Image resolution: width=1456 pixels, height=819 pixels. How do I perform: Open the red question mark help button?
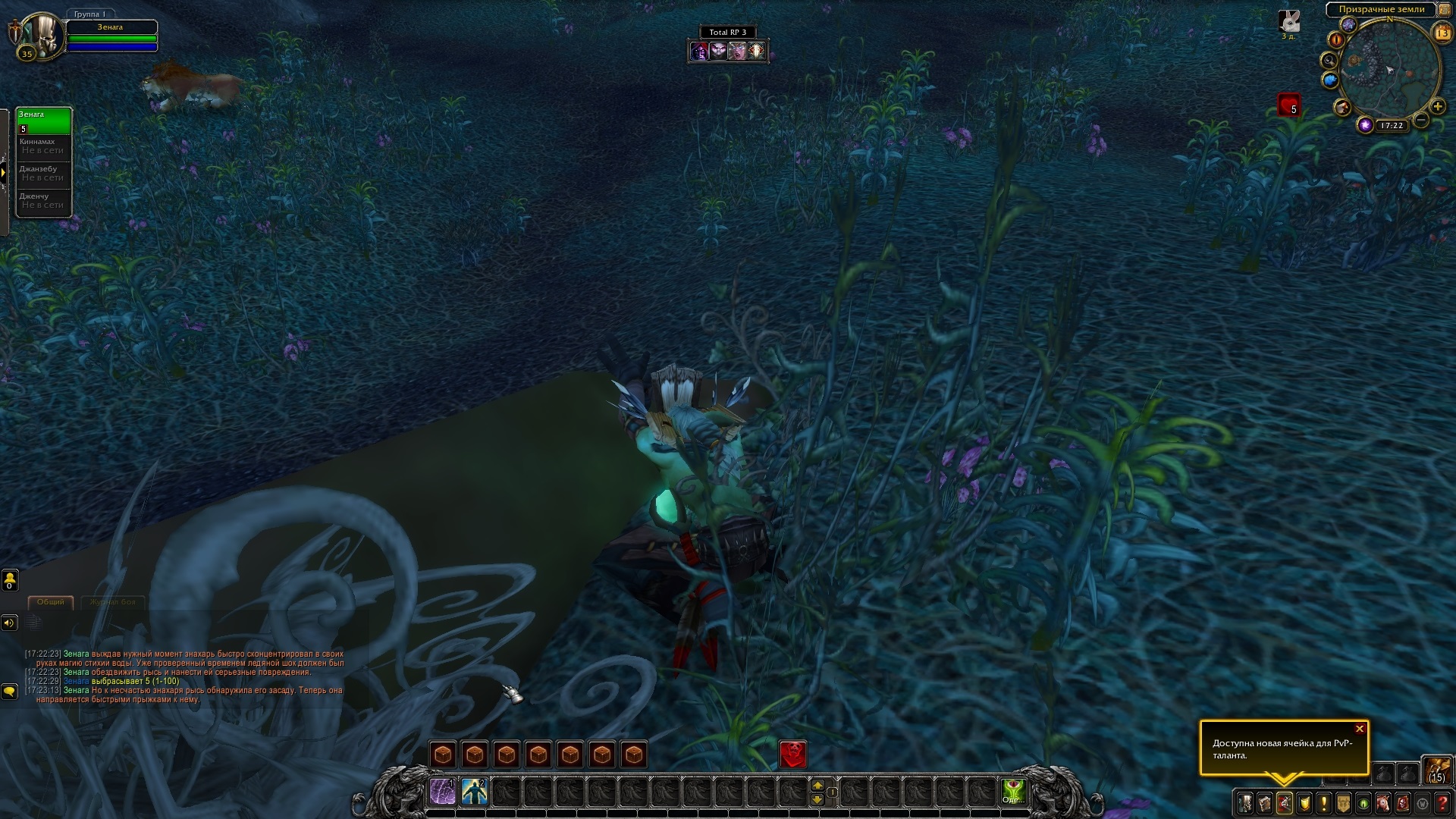(x=1442, y=802)
